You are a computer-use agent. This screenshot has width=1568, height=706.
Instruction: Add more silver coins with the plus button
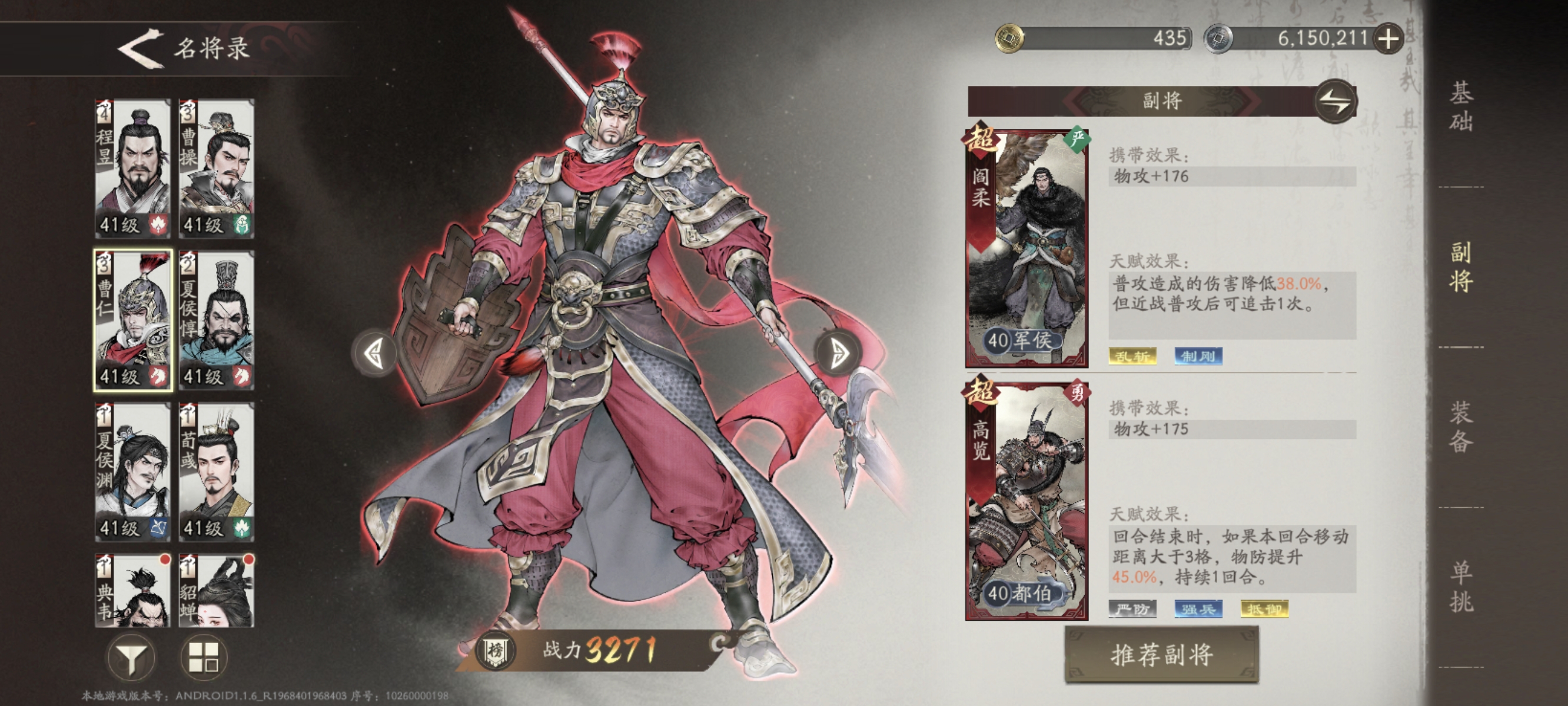1388,39
